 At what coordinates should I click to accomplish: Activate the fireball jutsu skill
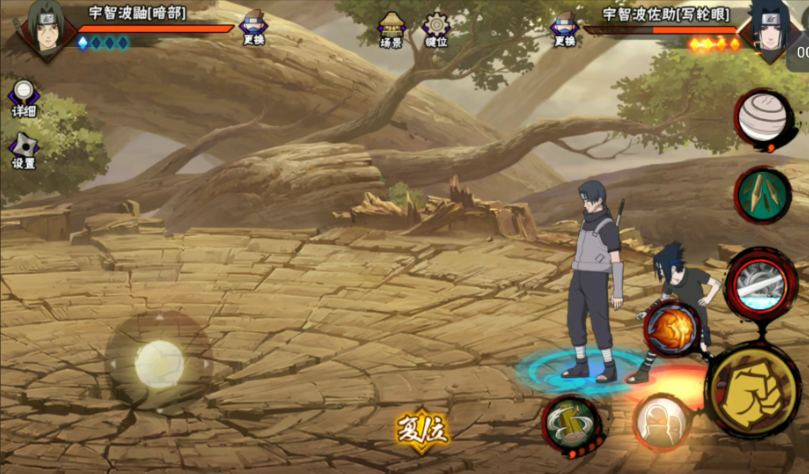point(671,328)
